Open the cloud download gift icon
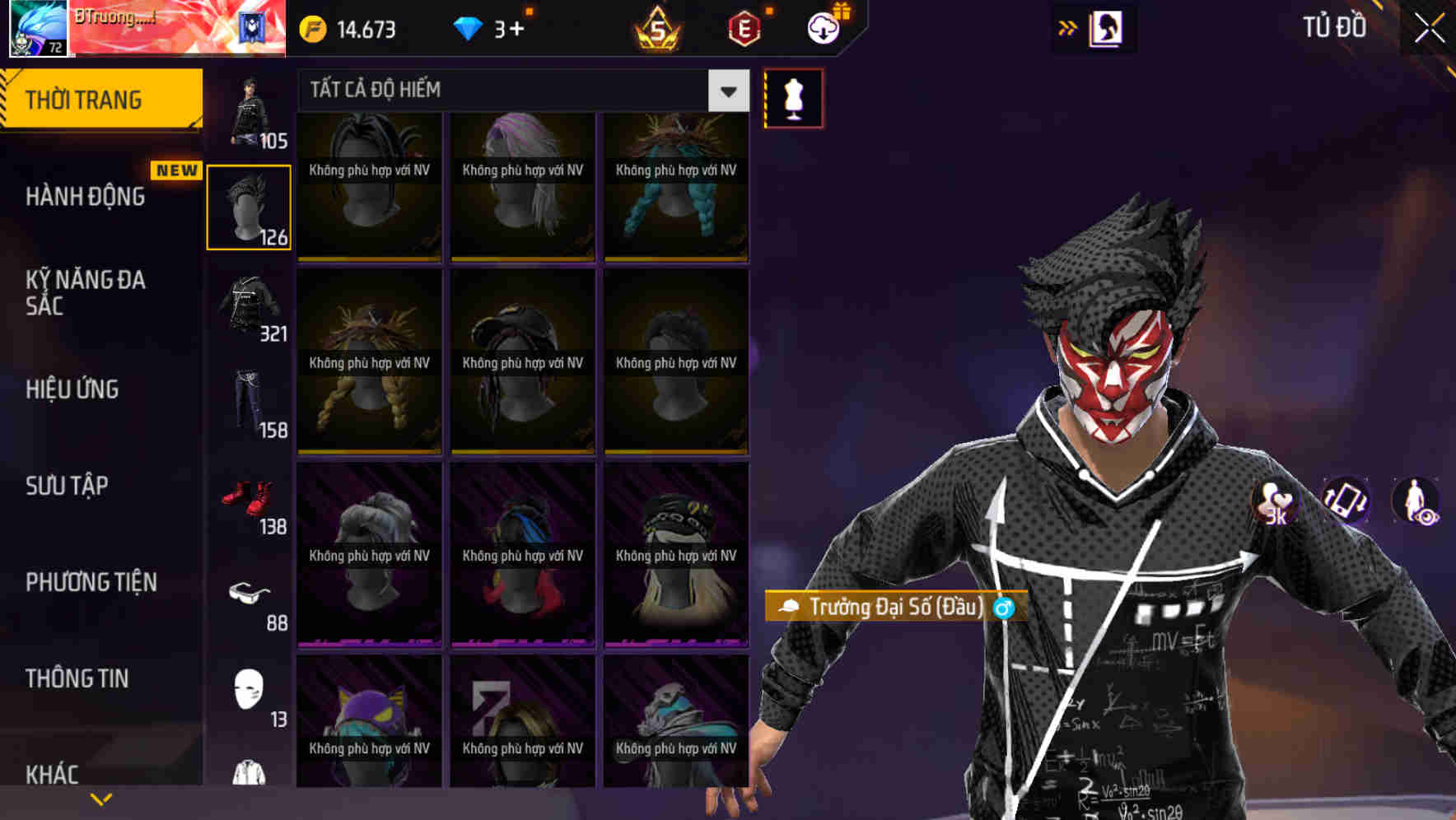This screenshot has width=1456, height=820. tap(823, 27)
